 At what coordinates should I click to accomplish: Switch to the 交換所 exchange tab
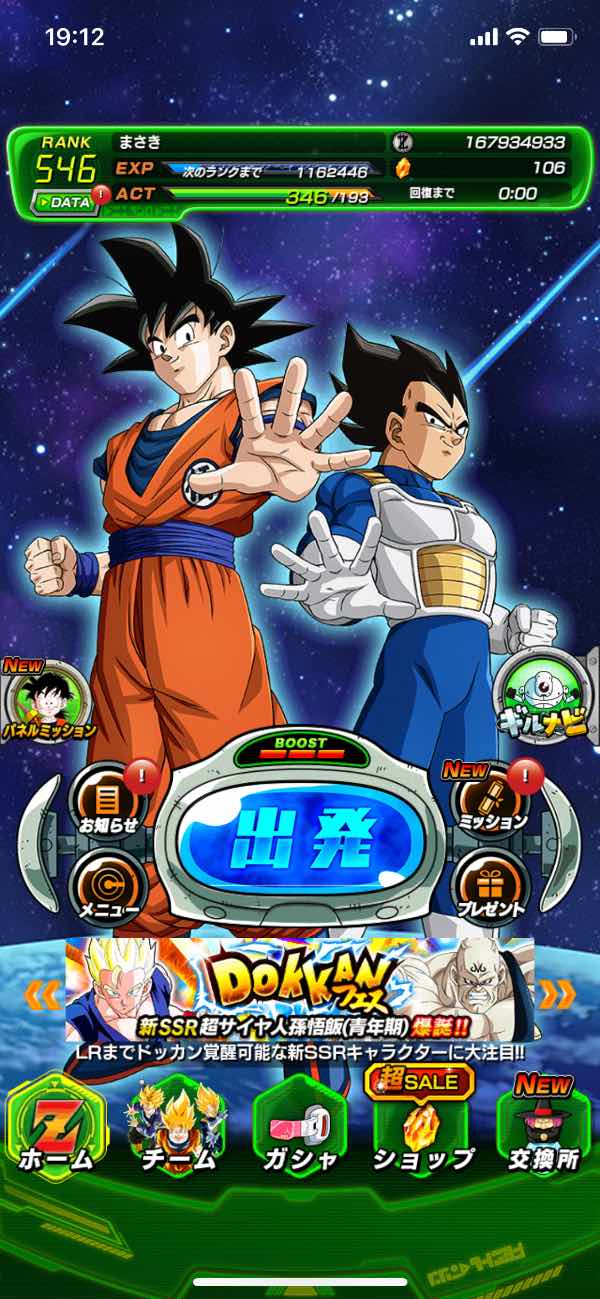point(545,1128)
